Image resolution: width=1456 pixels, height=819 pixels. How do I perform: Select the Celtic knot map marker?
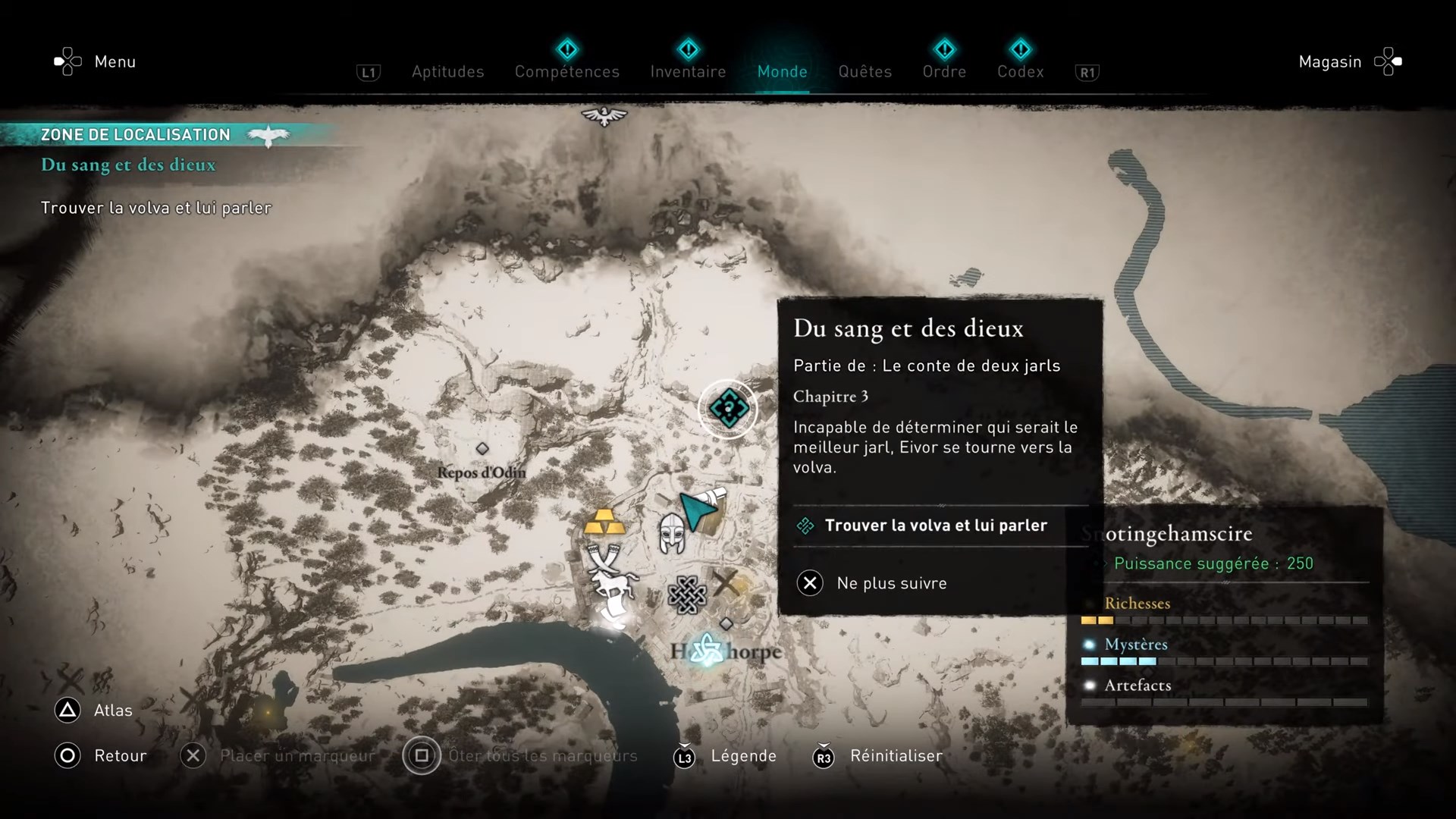tap(687, 595)
